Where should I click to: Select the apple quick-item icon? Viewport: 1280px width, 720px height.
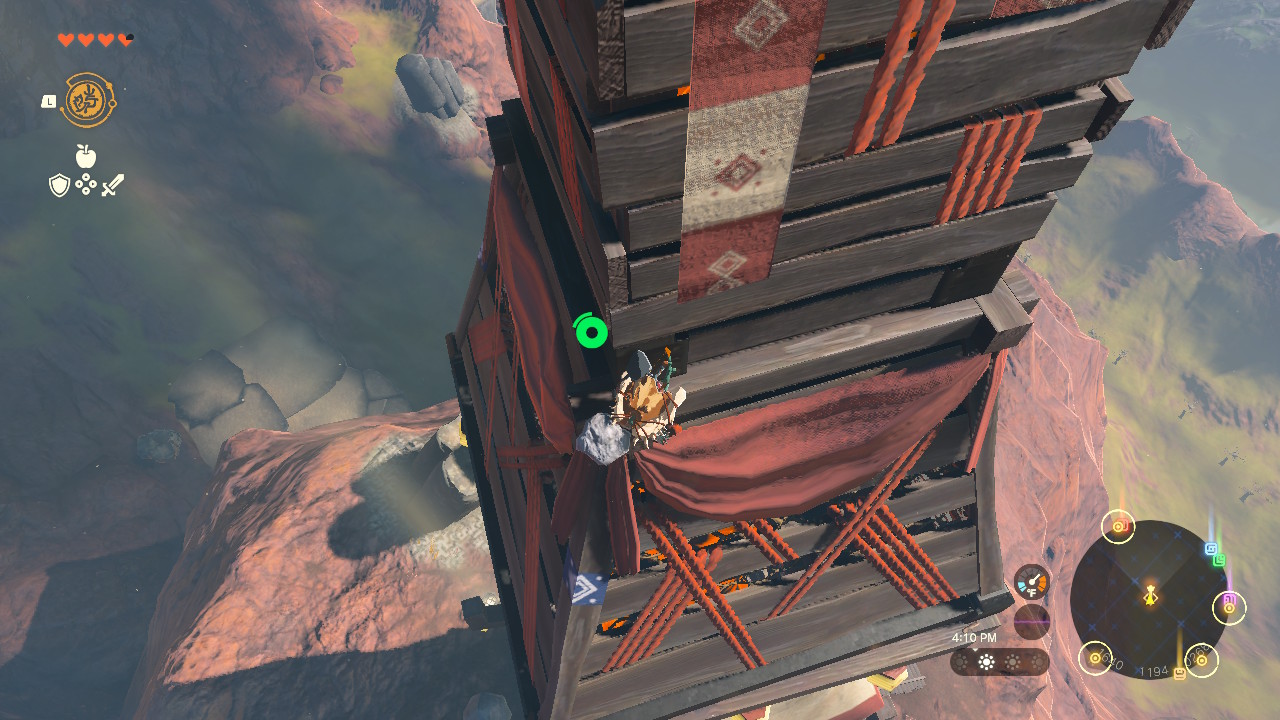coord(86,156)
